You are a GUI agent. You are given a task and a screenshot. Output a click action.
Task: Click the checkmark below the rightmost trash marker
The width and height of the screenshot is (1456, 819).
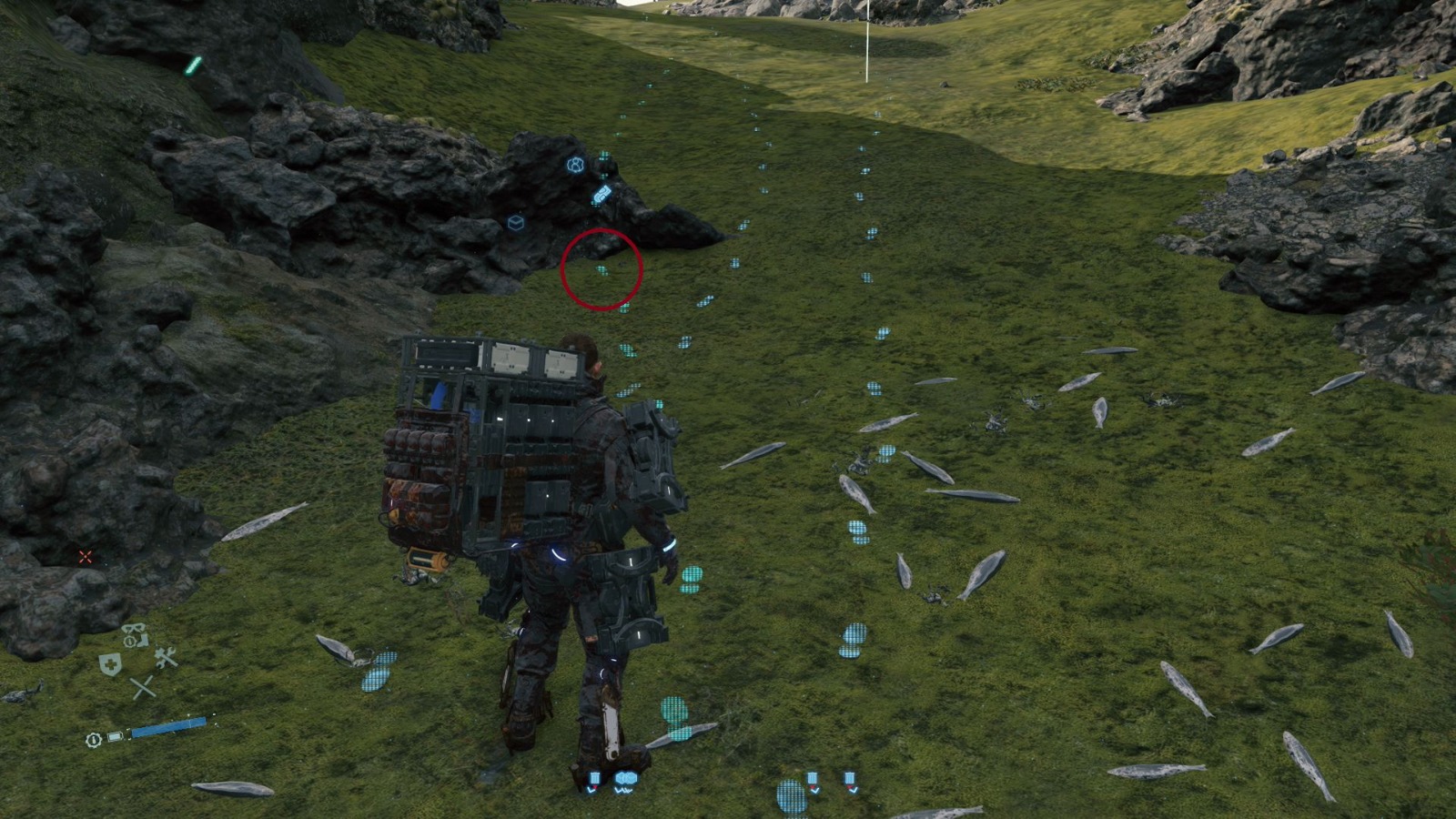pyautogui.click(x=854, y=790)
